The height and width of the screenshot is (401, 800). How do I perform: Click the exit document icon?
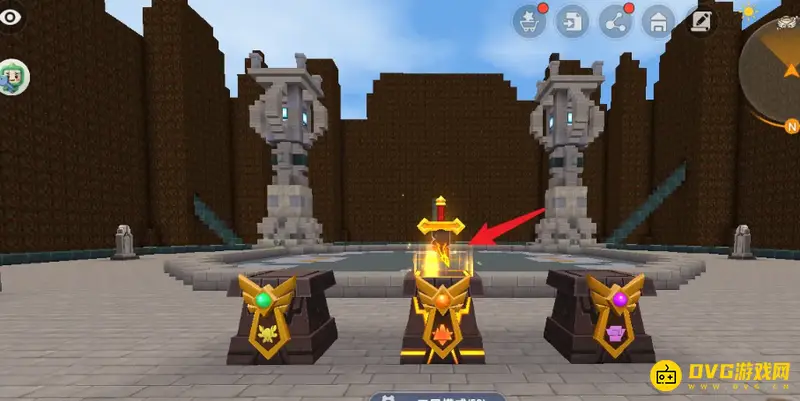click(x=573, y=21)
